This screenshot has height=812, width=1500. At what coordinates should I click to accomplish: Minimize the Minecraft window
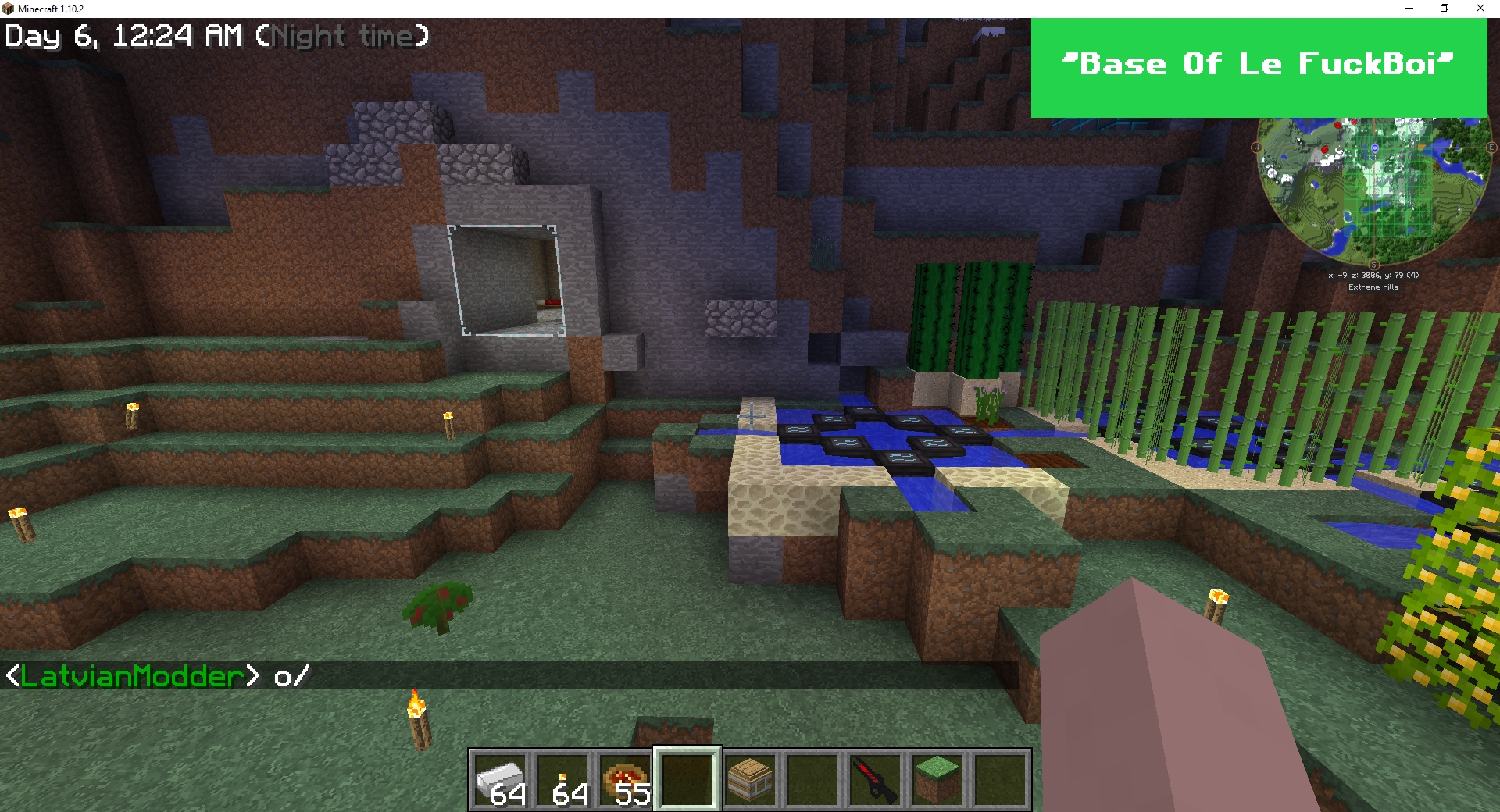click(1409, 9)
